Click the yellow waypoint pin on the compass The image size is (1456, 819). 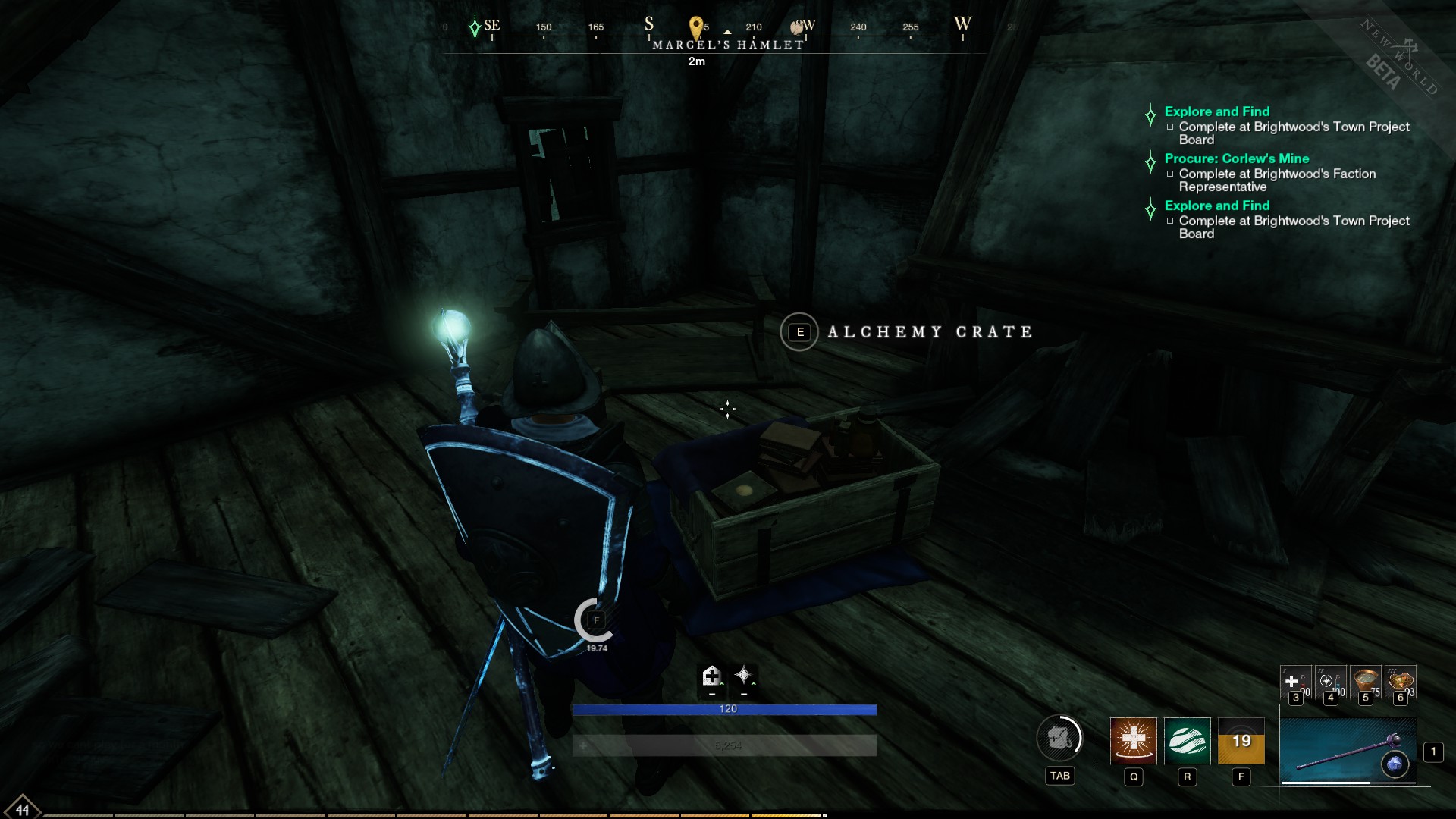tap(697, 25)
